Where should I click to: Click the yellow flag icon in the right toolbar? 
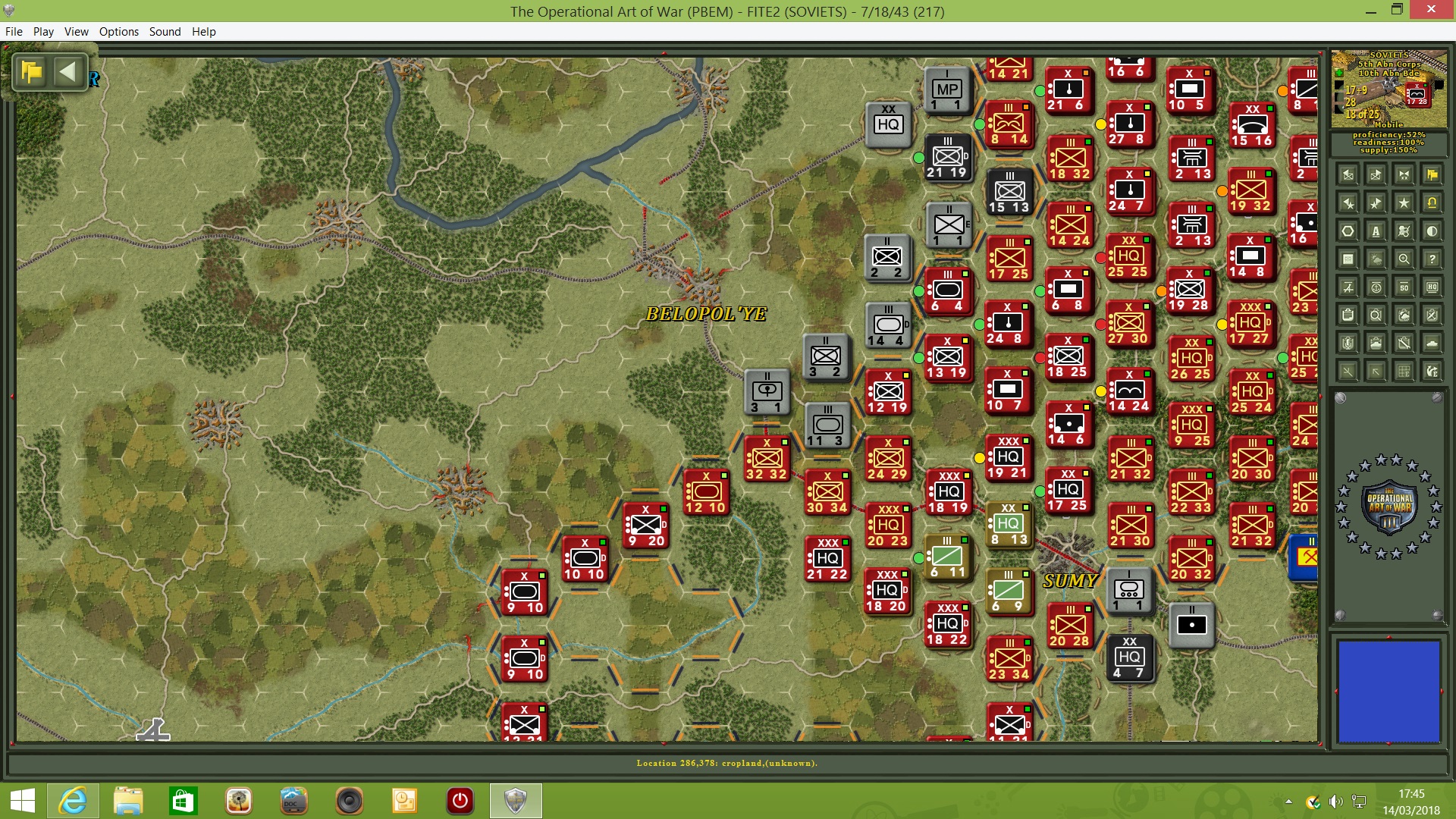point(1432,175)
